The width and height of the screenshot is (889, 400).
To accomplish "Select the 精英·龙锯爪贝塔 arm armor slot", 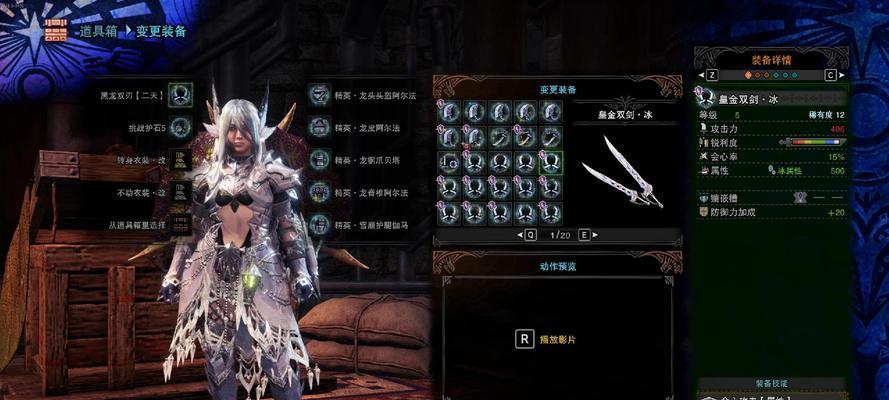I will 320,159.
